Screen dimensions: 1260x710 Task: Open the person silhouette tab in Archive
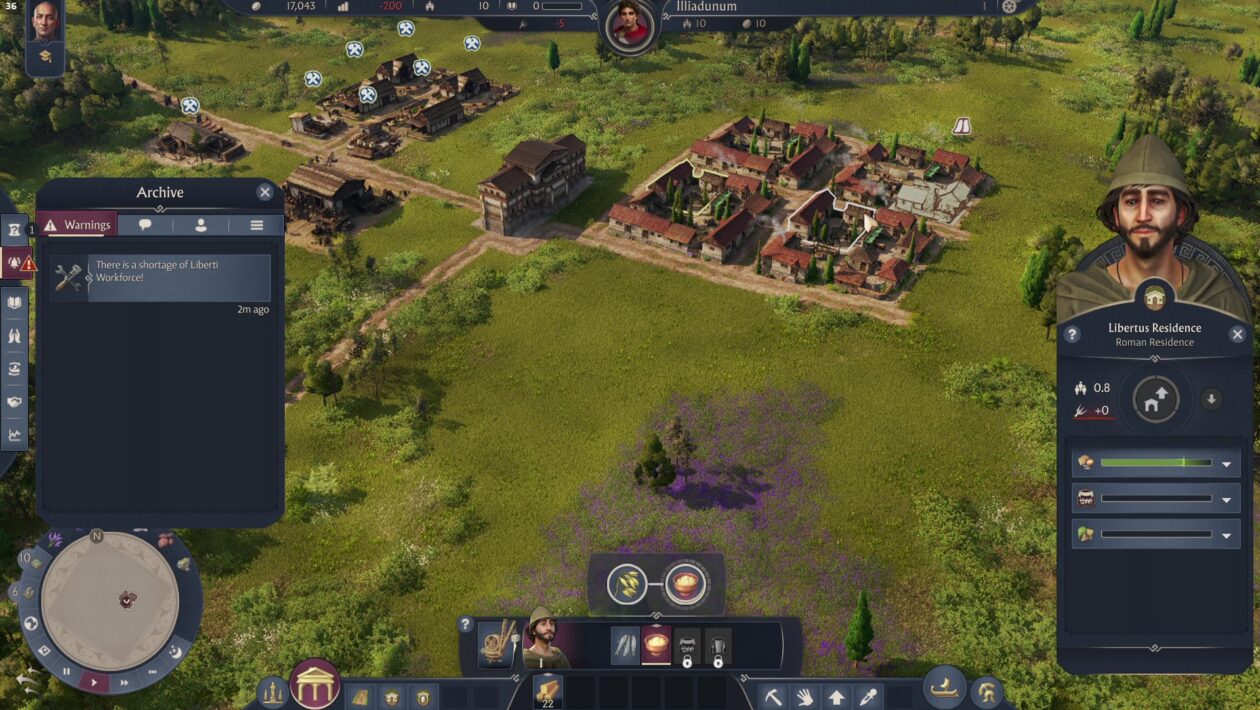pyautogui.click(x=201, y=225)
